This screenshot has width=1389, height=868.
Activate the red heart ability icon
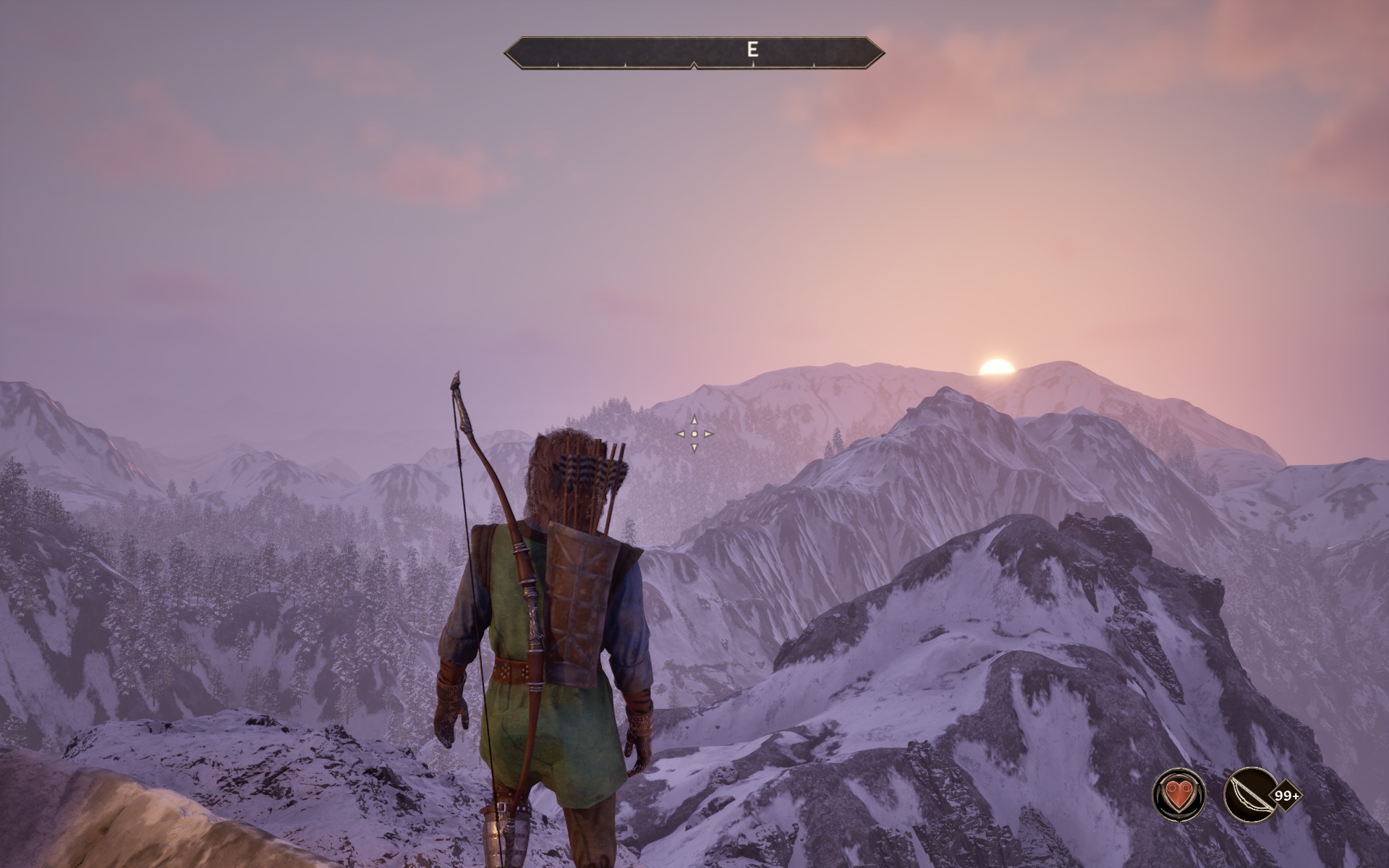(1179, 794)
